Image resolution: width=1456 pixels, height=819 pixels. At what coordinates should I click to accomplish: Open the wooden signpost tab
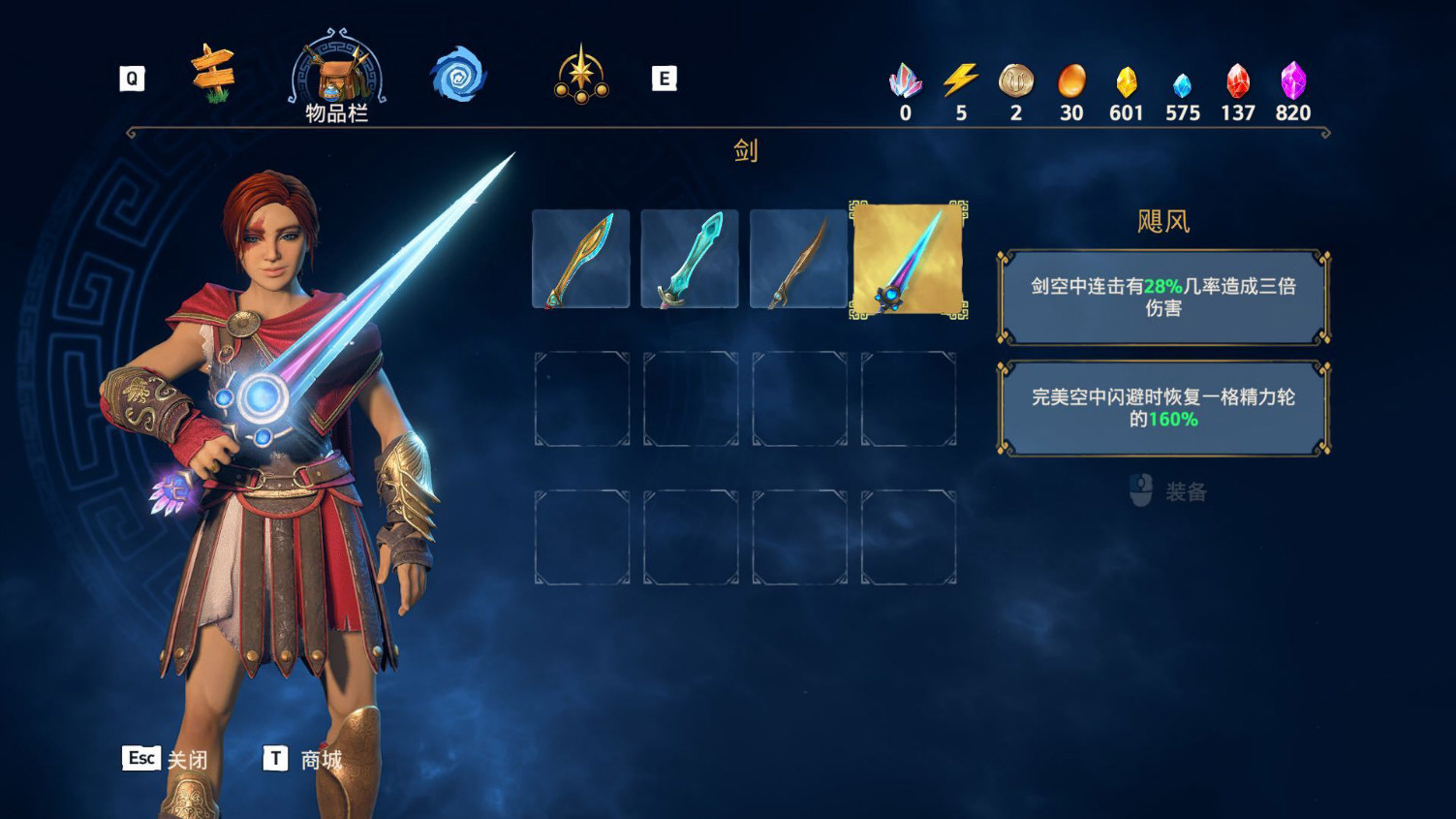[213, 75]
